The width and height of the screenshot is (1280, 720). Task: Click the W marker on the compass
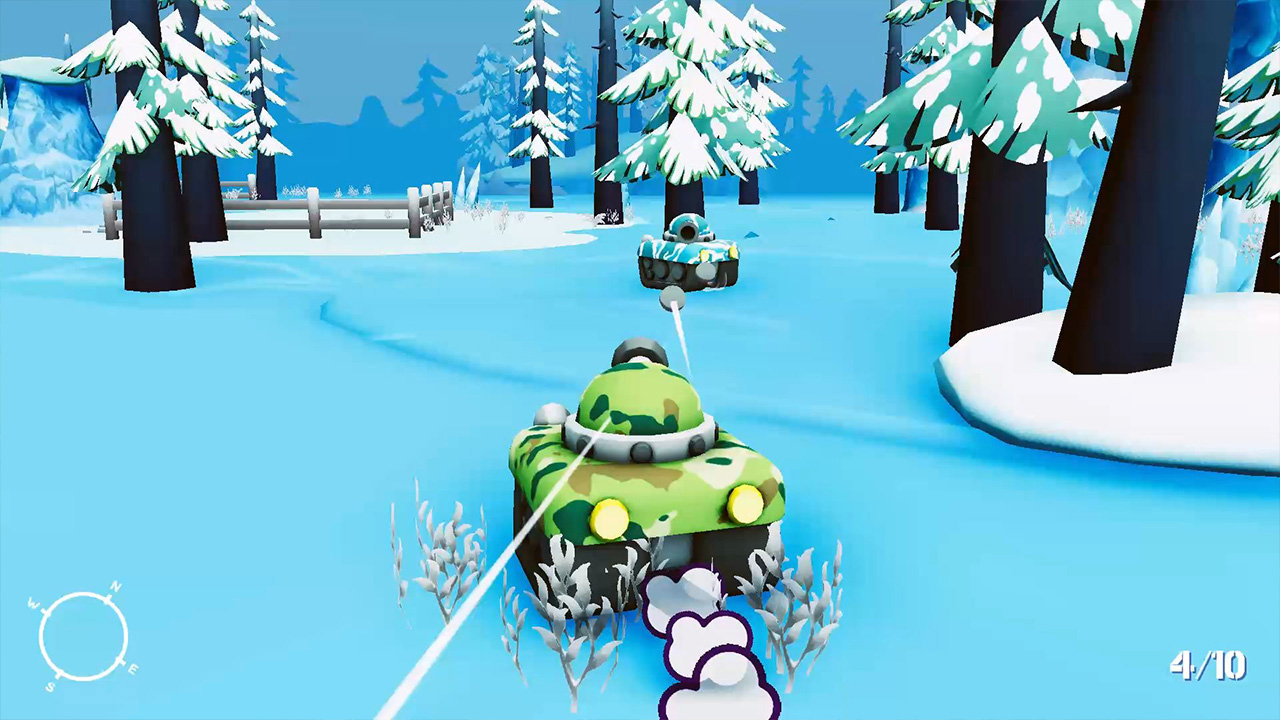[32, 603]
